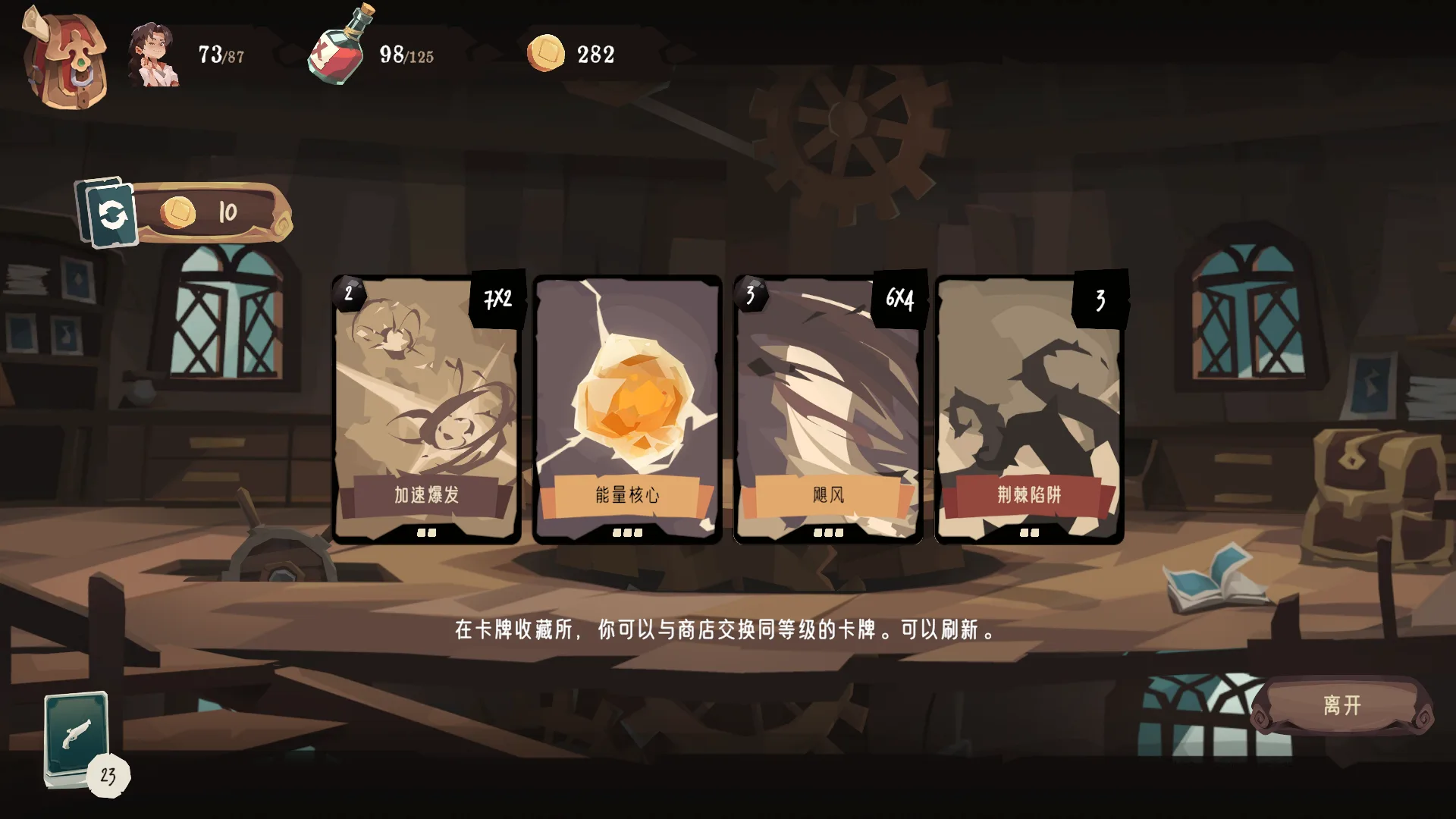Select the 荆棘陷阱 card
The image size is (1456, 819).
(1029, 409)
